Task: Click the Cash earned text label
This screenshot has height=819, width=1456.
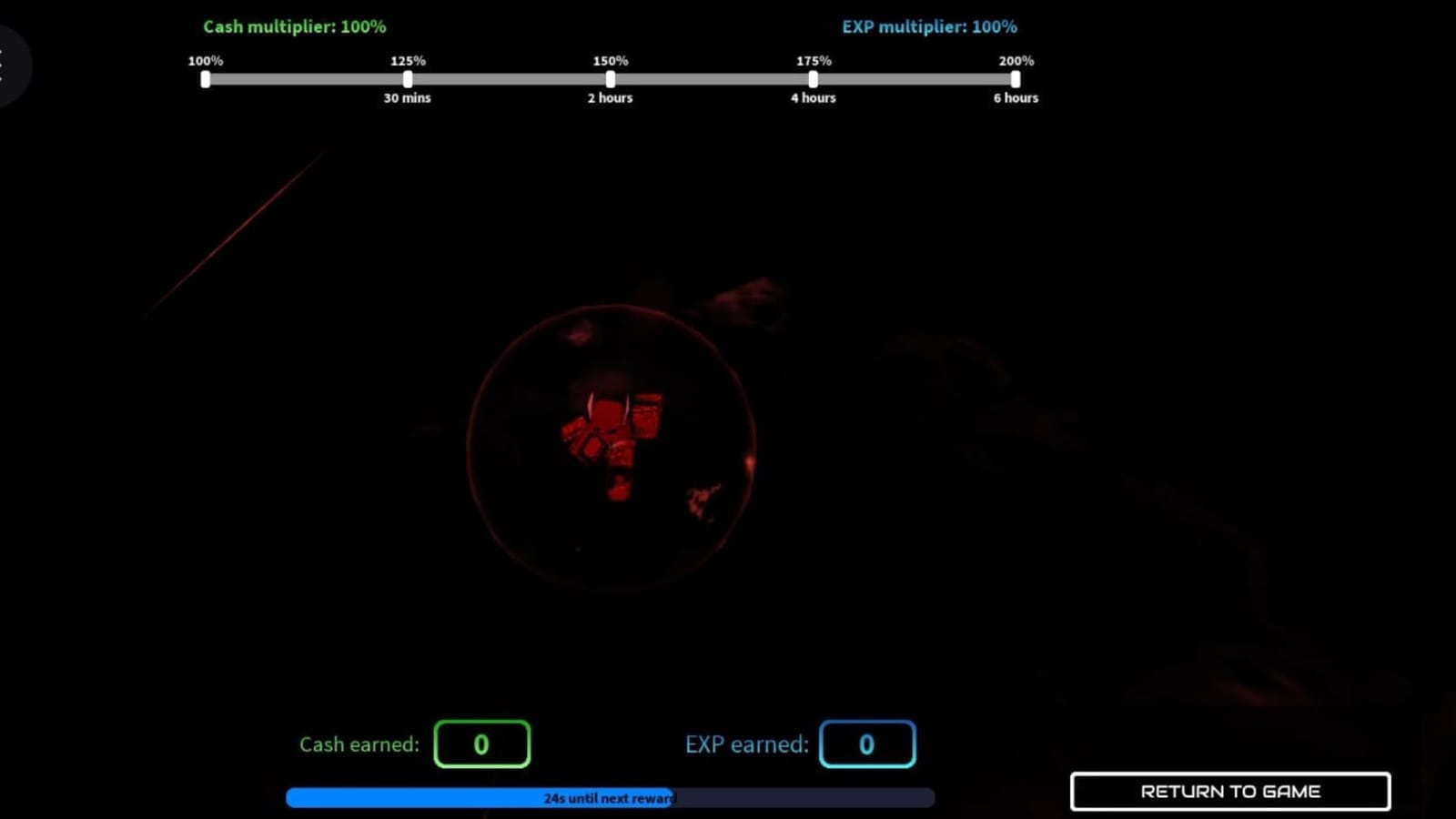Action: pos(359,743)
